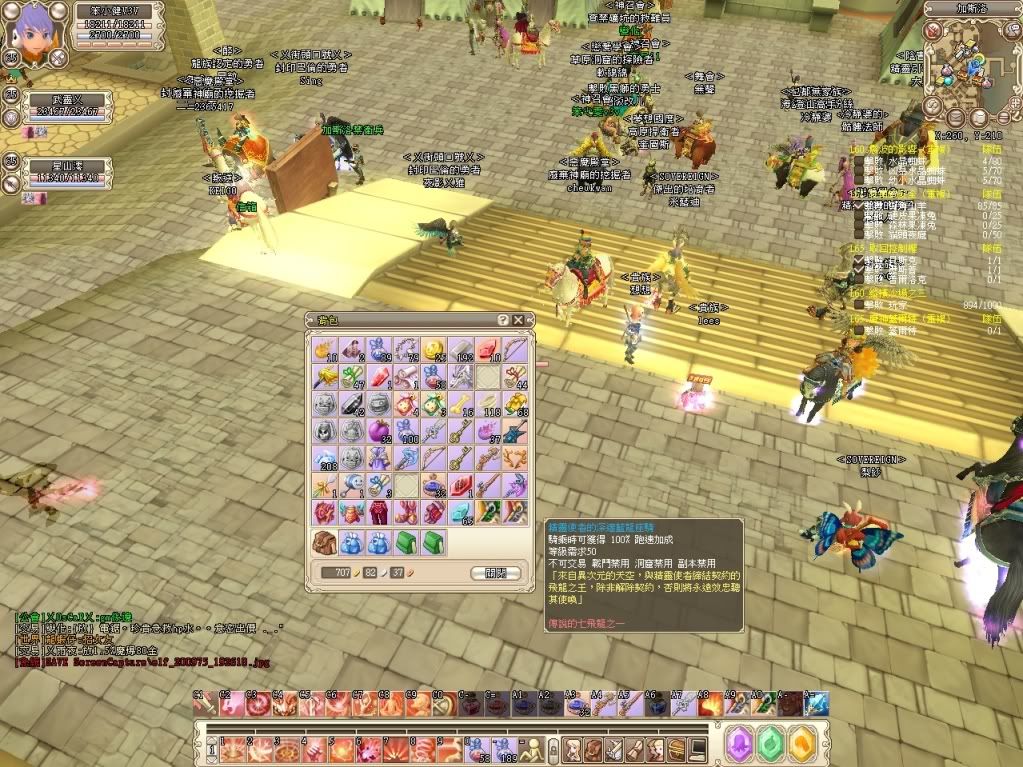1023x767 pixels.
Task: Select the gold coin stack of 25
Action: pyautogui.click(x=434, y=349)
